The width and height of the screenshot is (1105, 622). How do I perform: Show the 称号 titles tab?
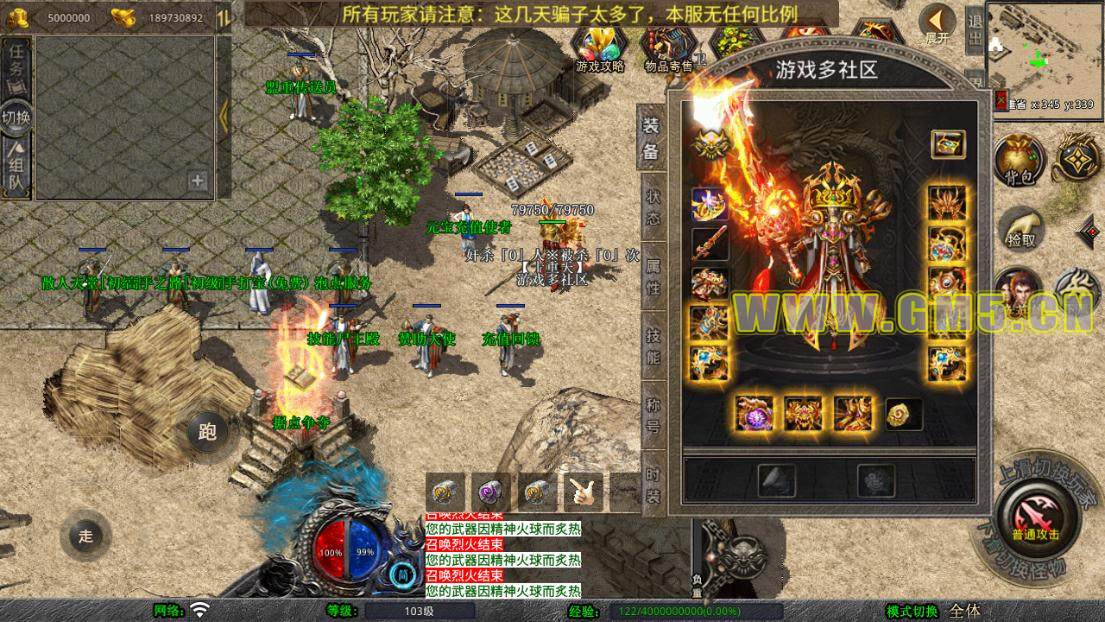pos(652,412)
